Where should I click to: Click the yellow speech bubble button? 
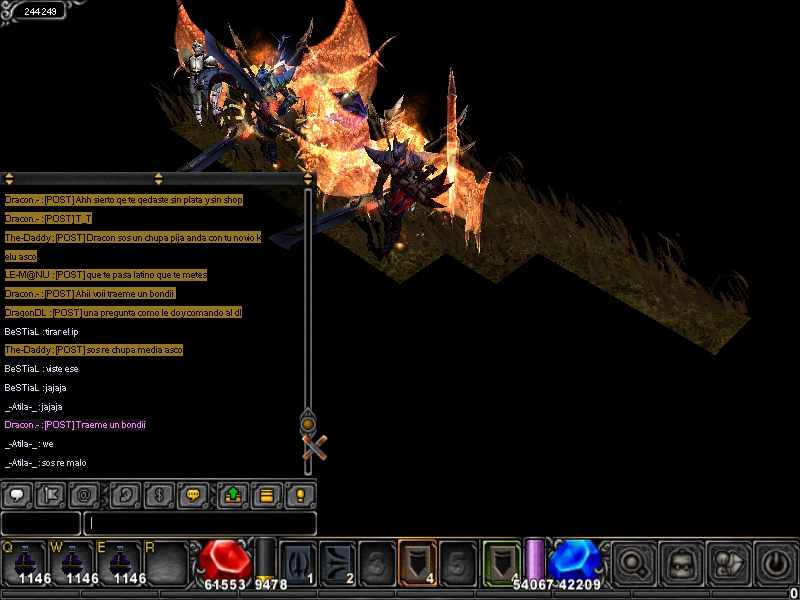195,494
